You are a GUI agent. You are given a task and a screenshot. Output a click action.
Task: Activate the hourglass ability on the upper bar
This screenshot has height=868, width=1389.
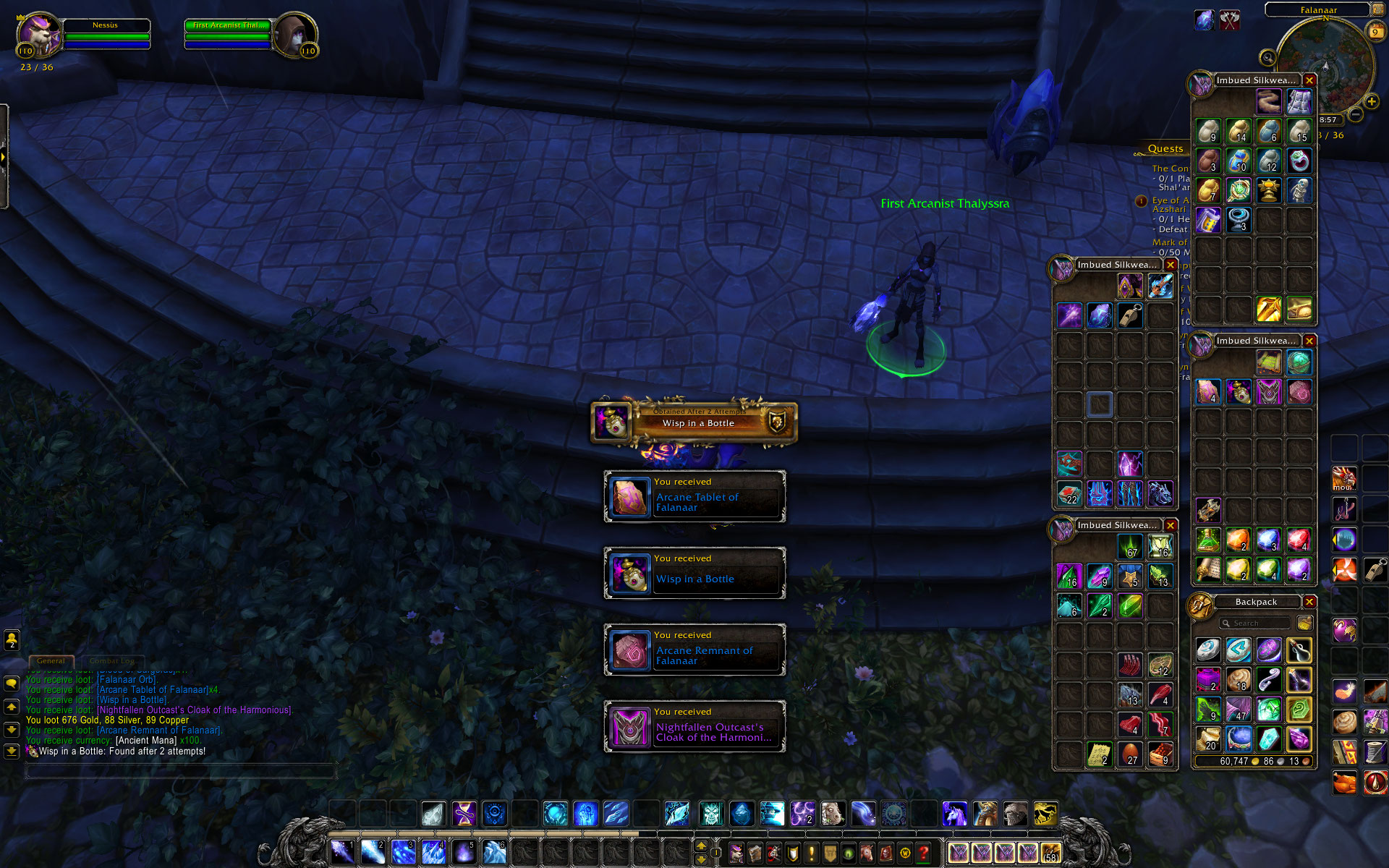(x=464, y=814)
